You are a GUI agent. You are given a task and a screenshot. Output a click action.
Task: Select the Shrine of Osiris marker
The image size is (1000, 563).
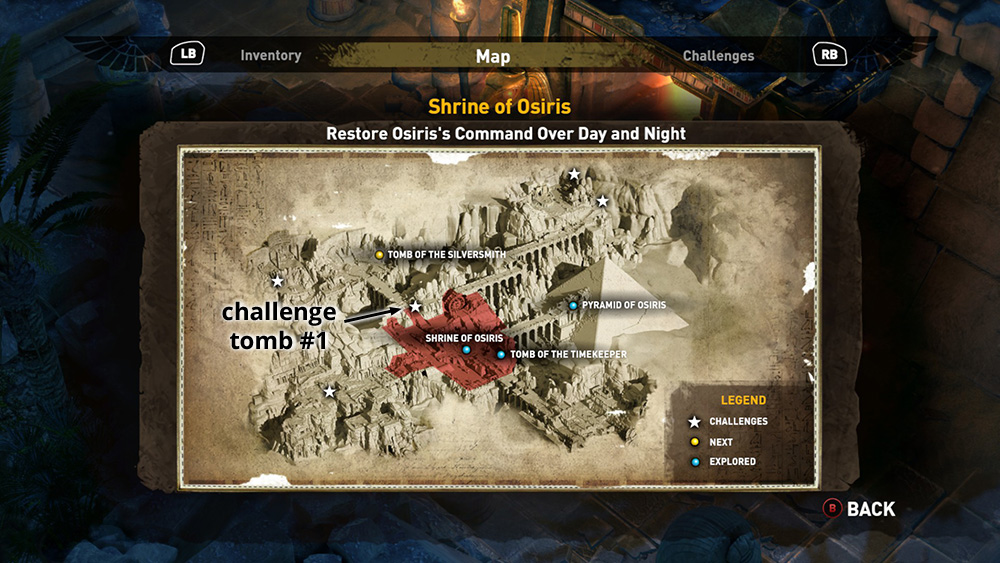(466, 350)
